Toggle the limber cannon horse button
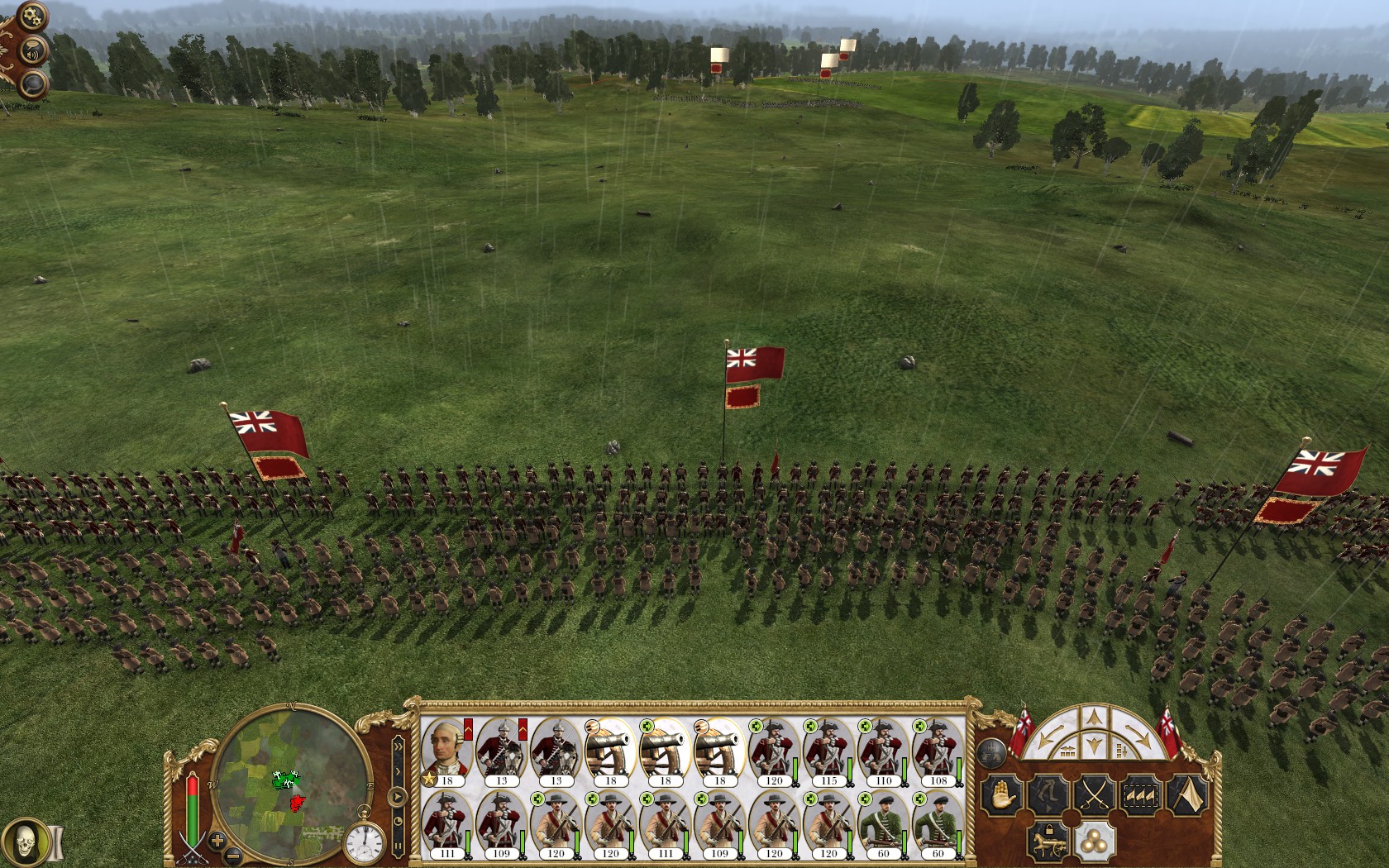 tap(1047, 842)
